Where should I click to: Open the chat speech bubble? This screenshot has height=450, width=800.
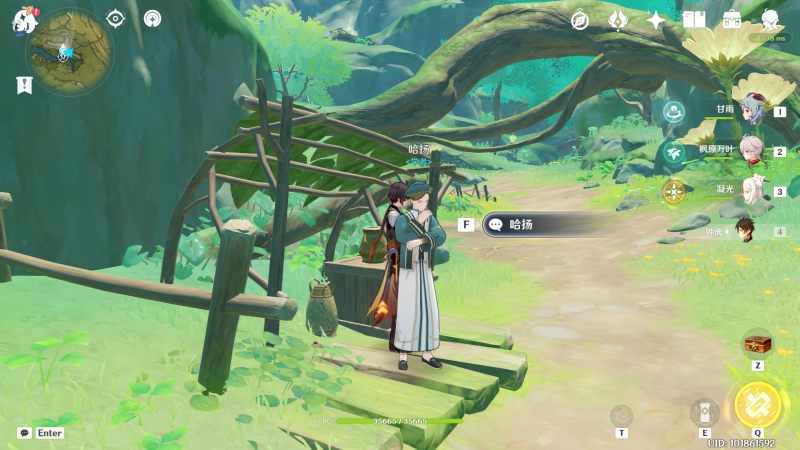24,433
